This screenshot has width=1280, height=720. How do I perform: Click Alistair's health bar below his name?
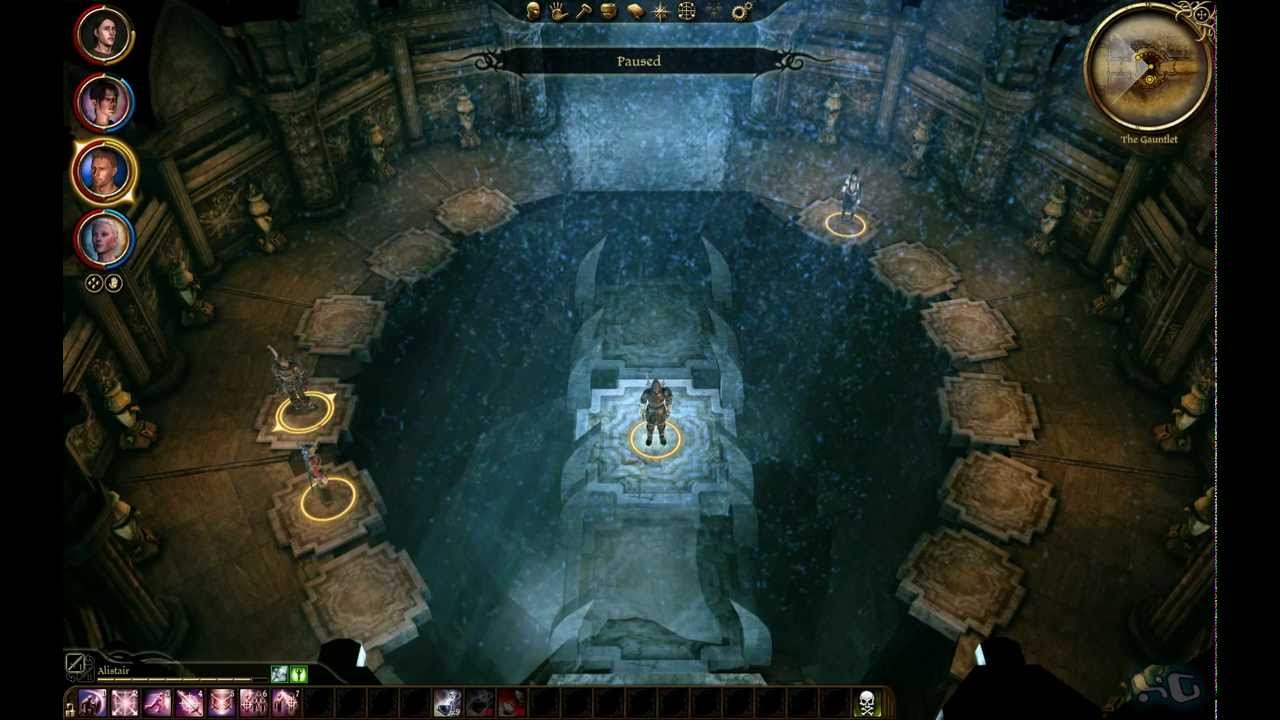(x=175, y=679)
